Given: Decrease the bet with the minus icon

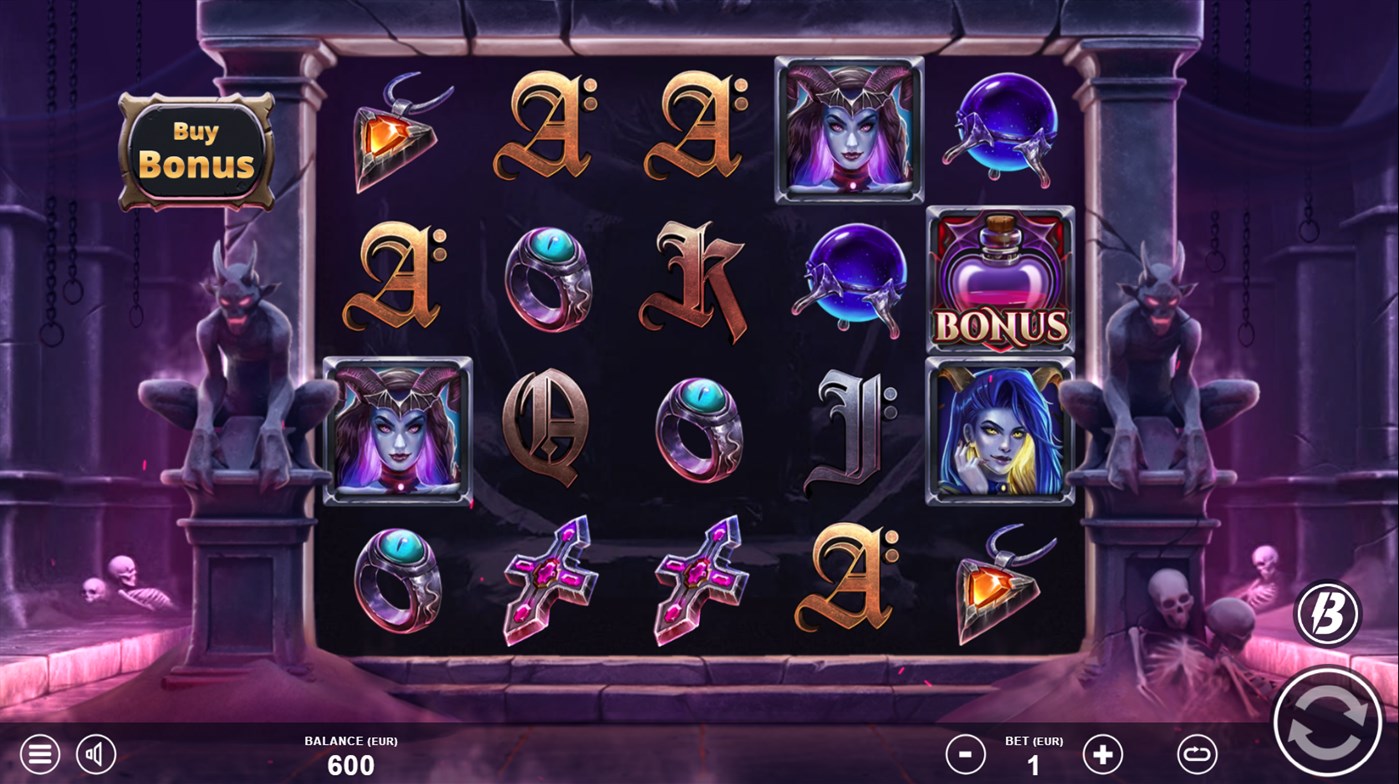Looking at the screenshot, I should pyautogui.click(x=965, y=753).
